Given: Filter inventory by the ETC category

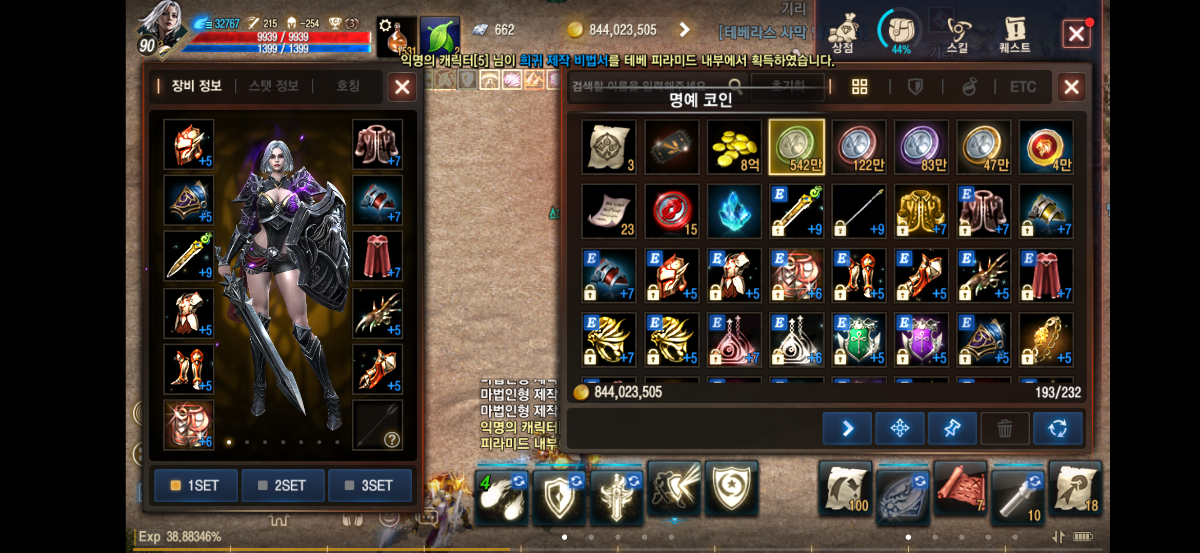Looking at the screenshot, I should (1023, 87).
